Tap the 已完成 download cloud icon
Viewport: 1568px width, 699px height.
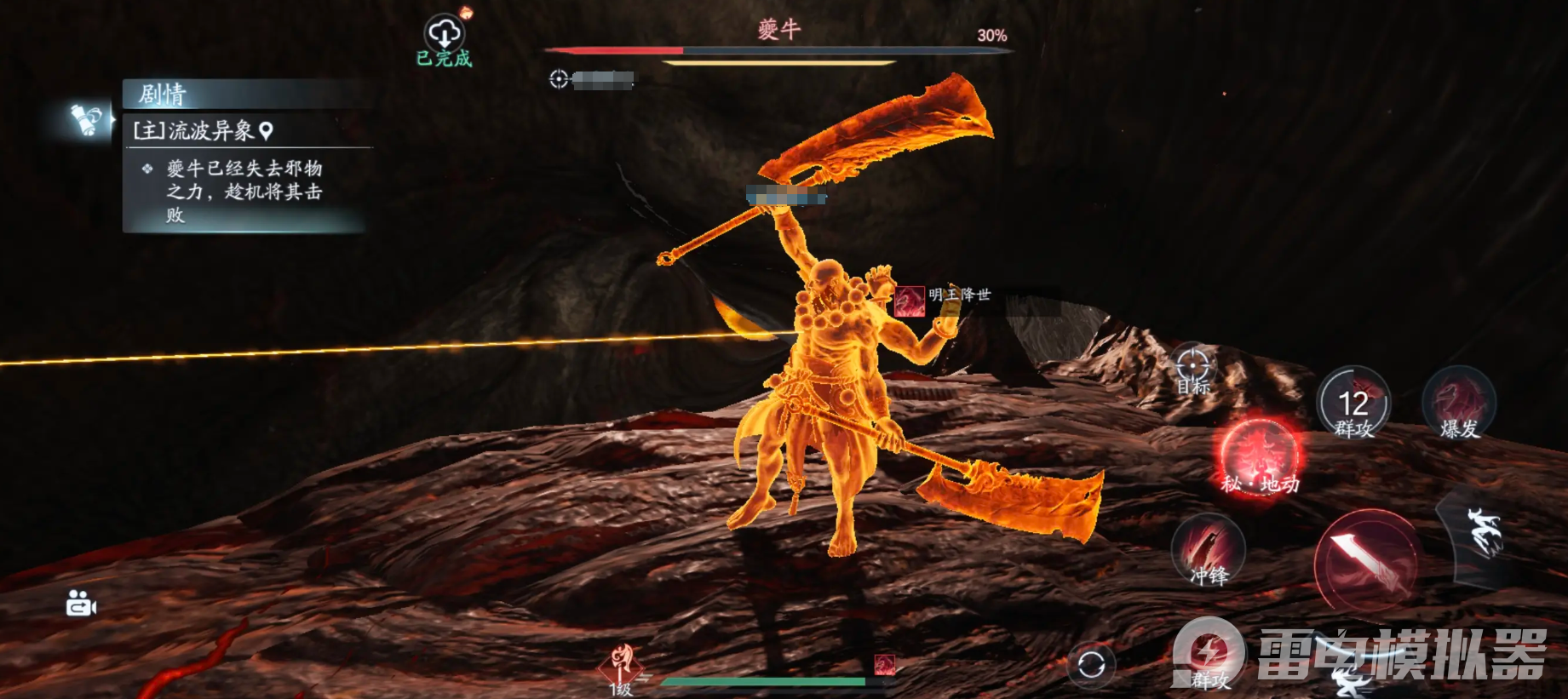click(444, 34)
